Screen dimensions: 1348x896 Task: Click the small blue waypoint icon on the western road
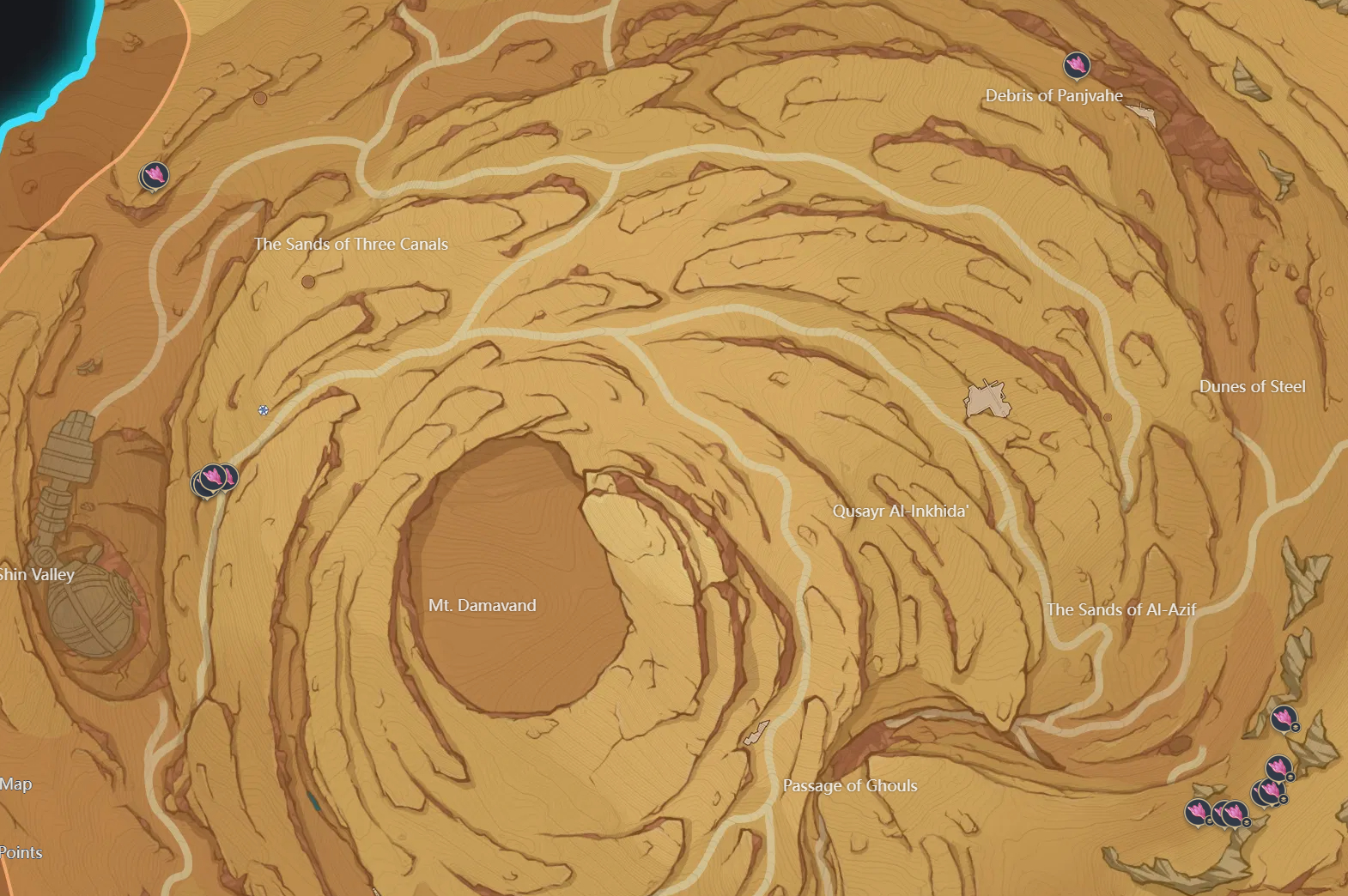(262, 412)
